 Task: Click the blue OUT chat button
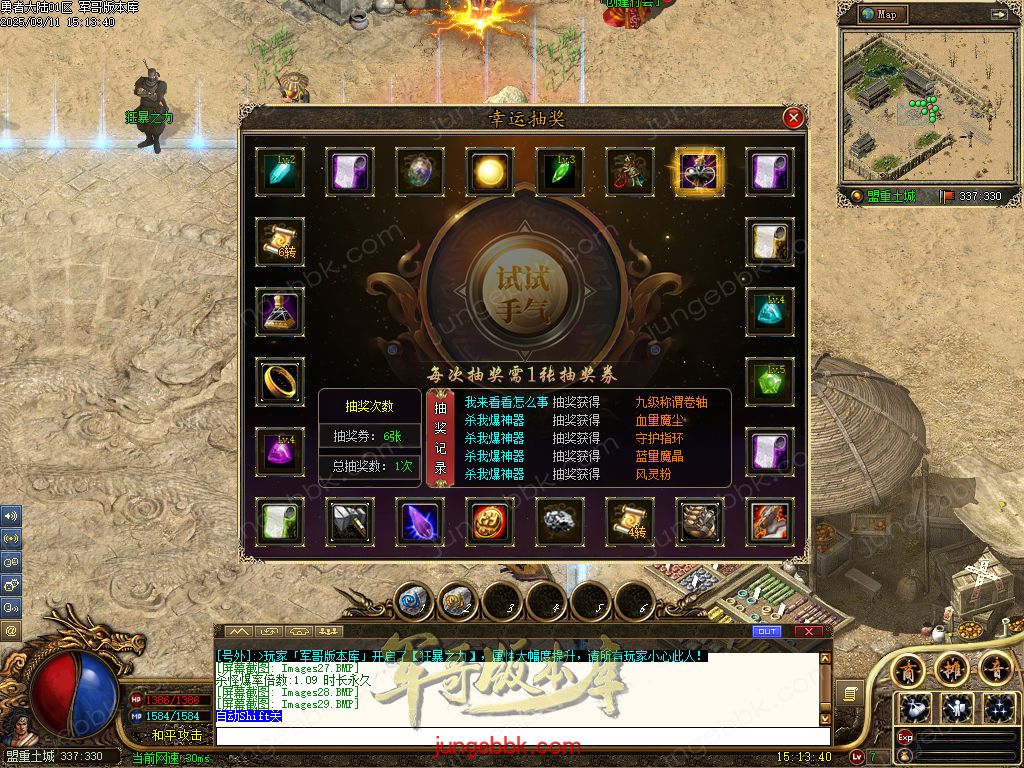[x=767, y=632]
